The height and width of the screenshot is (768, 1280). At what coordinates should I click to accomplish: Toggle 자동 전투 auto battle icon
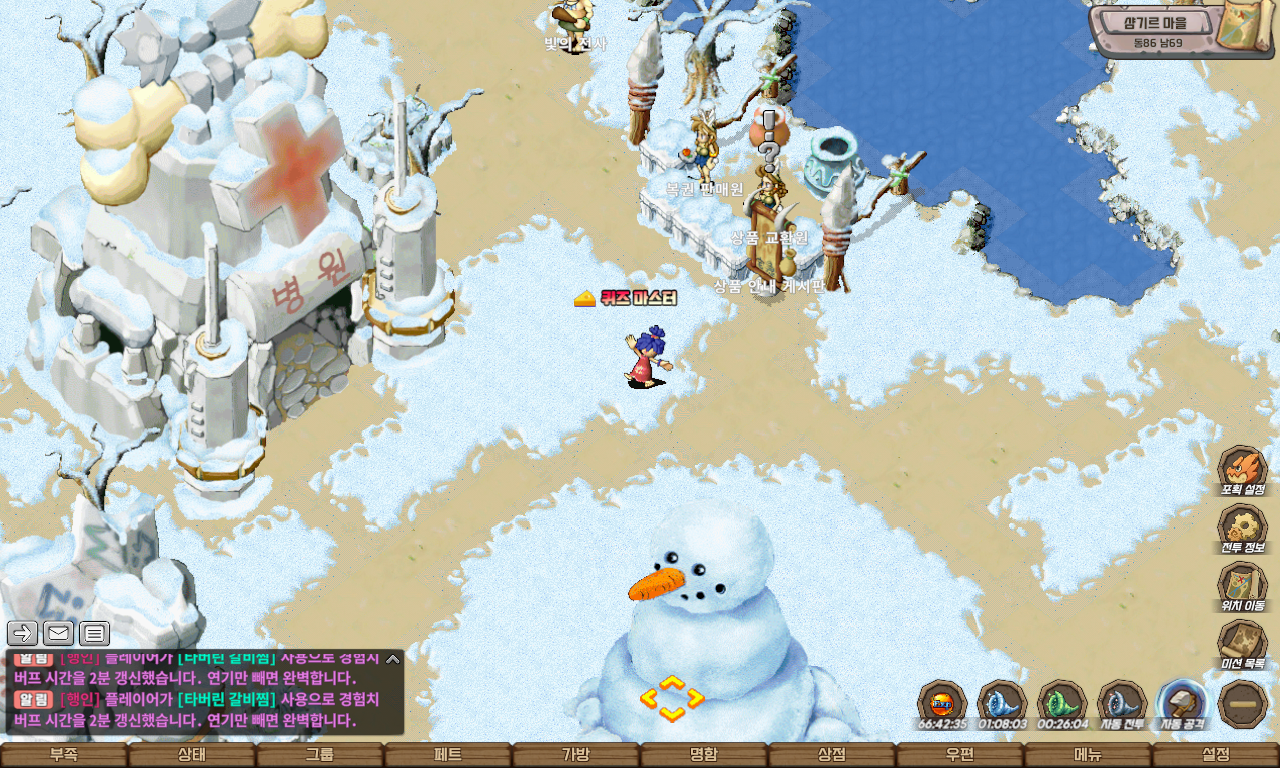tap(1122, 702)
